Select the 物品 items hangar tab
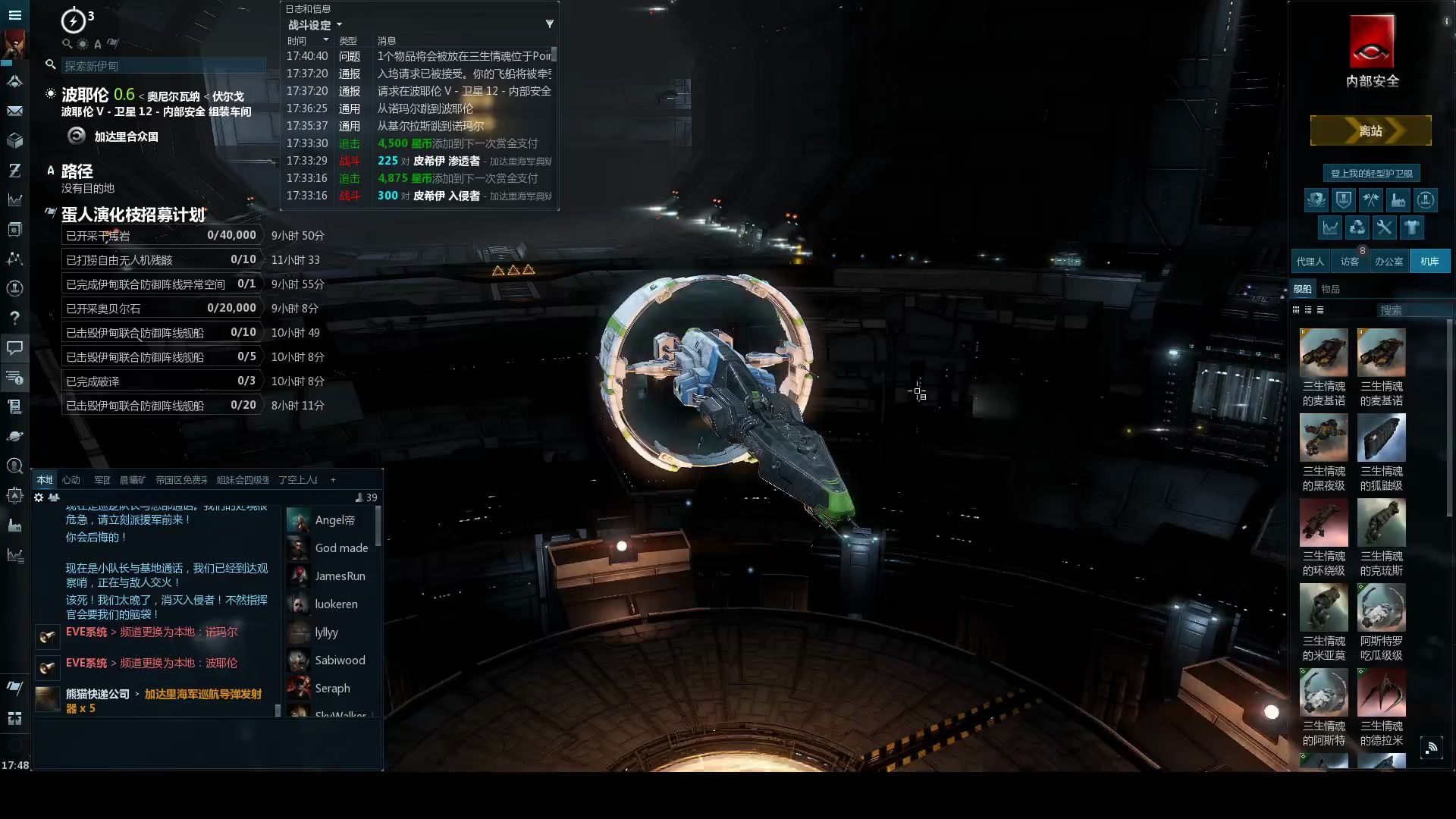 coord(1330,289)
